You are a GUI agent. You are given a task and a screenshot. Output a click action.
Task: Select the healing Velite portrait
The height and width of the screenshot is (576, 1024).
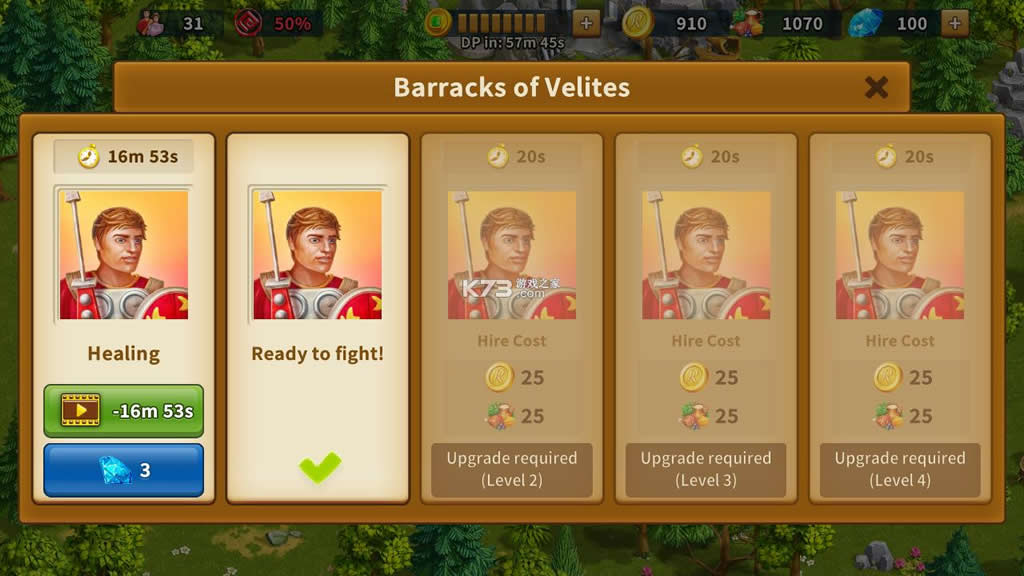click(124, 254)
